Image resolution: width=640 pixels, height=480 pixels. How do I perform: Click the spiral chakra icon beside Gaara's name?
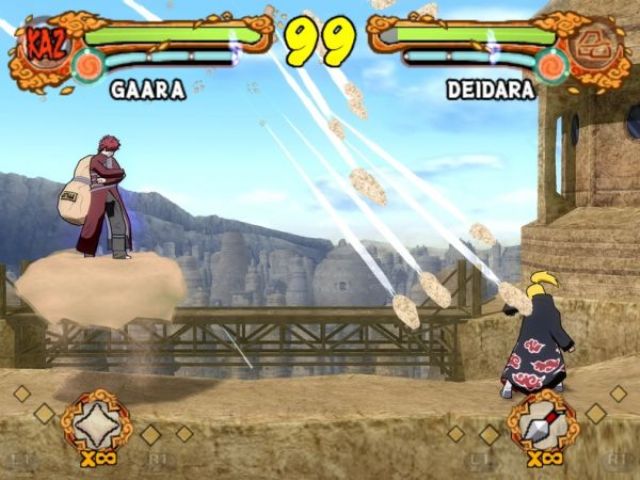tap(89, 66)
